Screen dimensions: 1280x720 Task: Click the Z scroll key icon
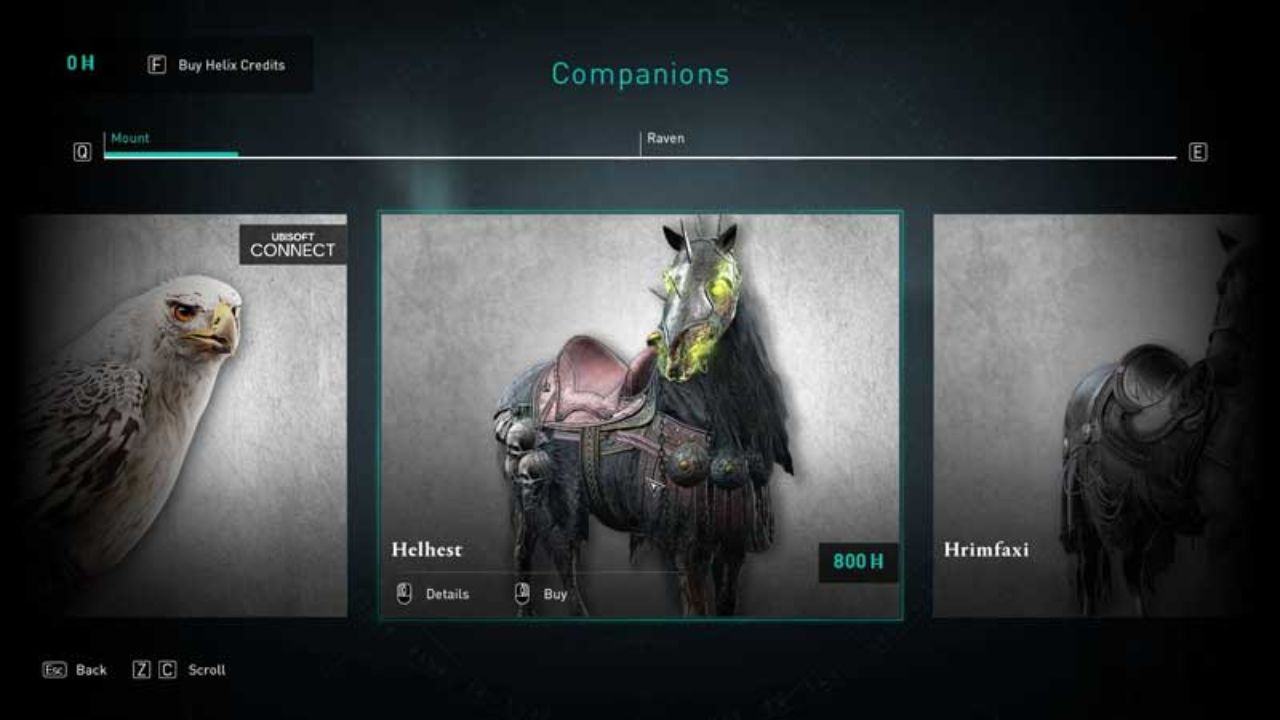pos(142,670)
